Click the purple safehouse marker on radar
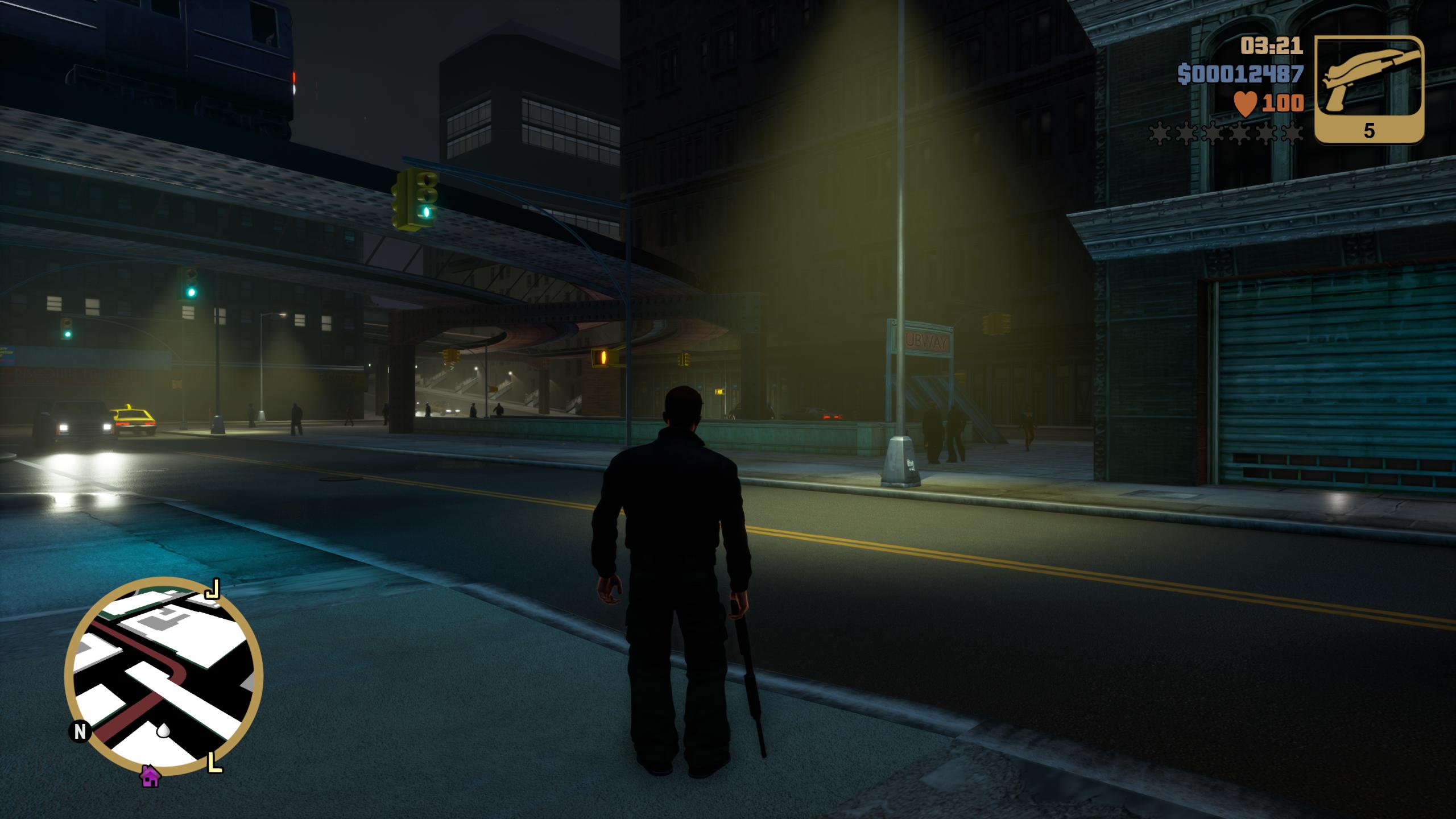1456x819 pixels. (150, 776)
